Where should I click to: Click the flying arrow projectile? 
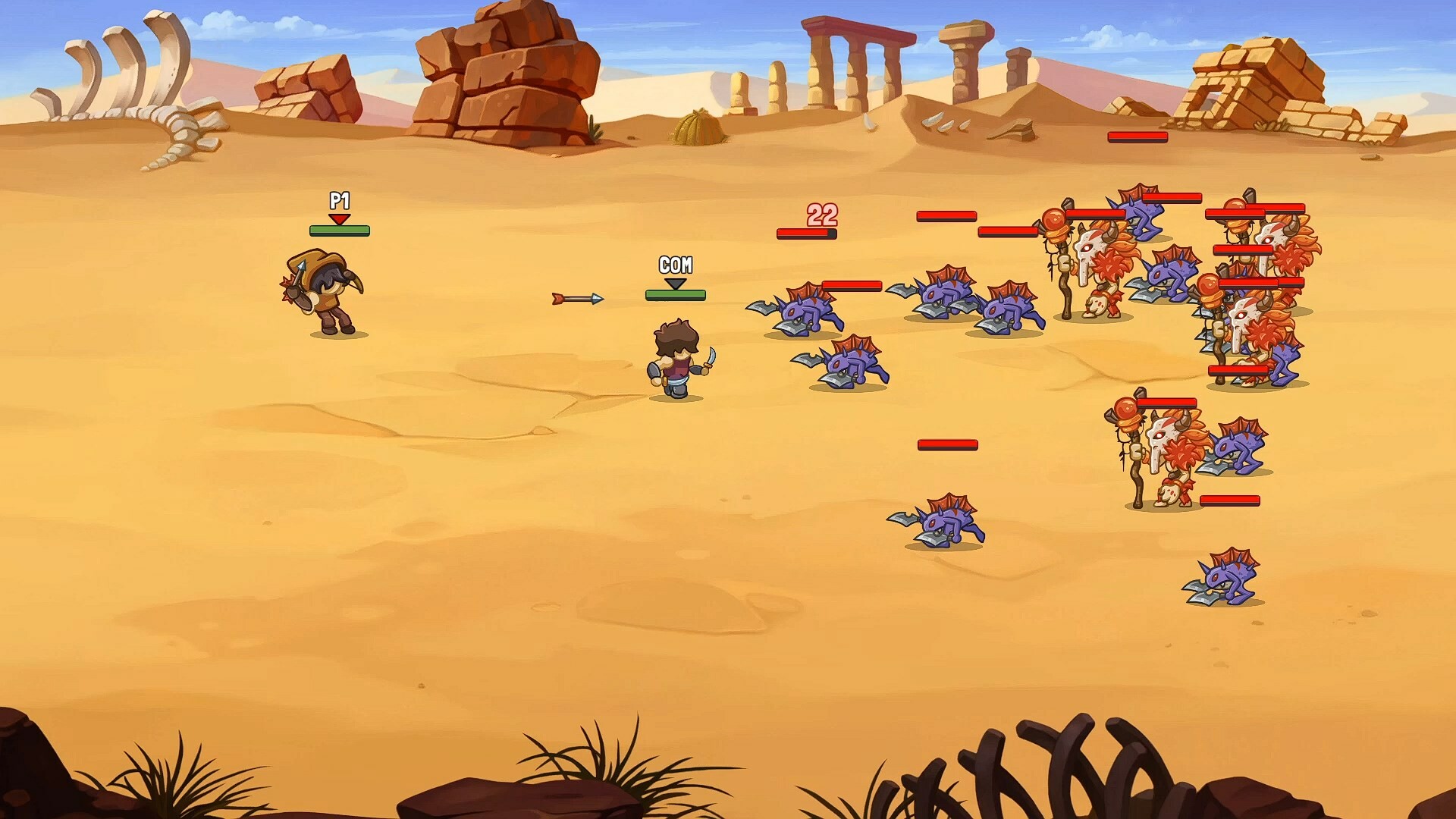pos(576,298)
